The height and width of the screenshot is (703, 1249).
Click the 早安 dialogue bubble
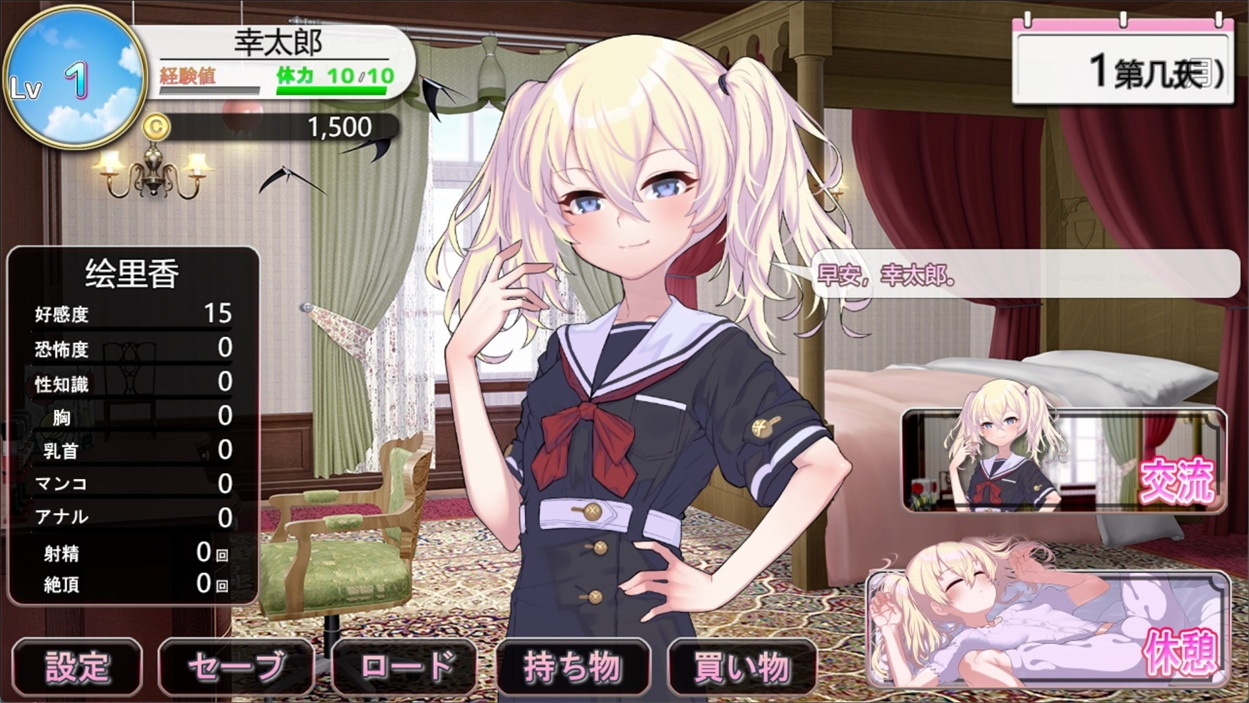[1020, 275]
